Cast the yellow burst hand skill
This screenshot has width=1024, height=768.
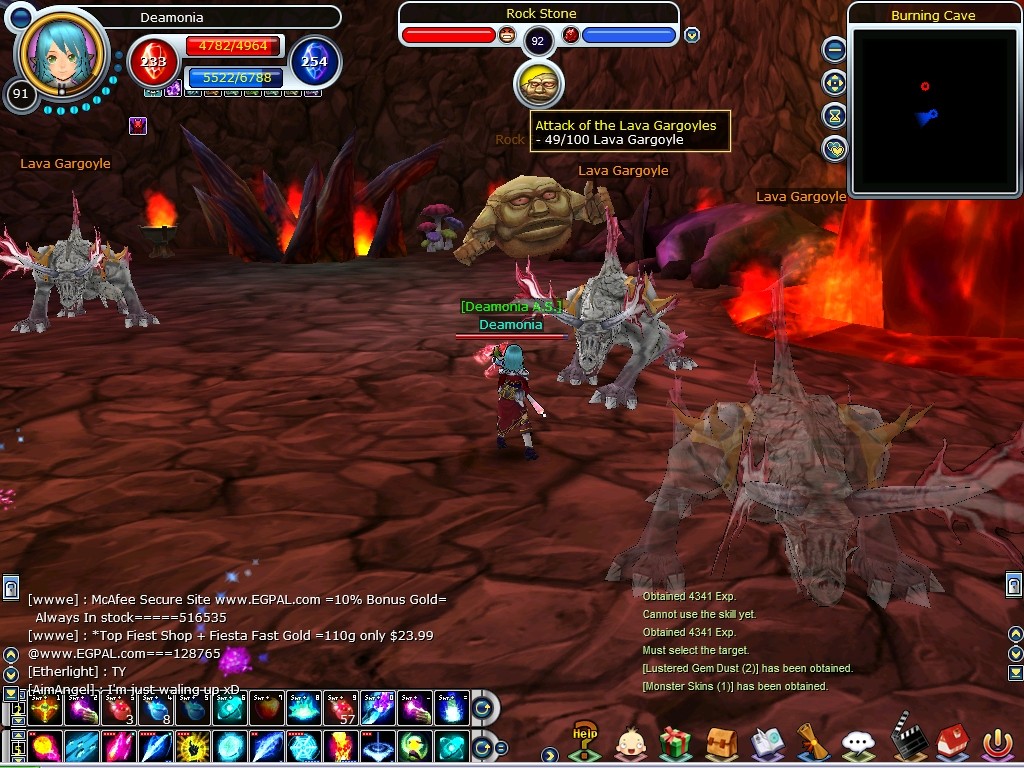(192, 747)
